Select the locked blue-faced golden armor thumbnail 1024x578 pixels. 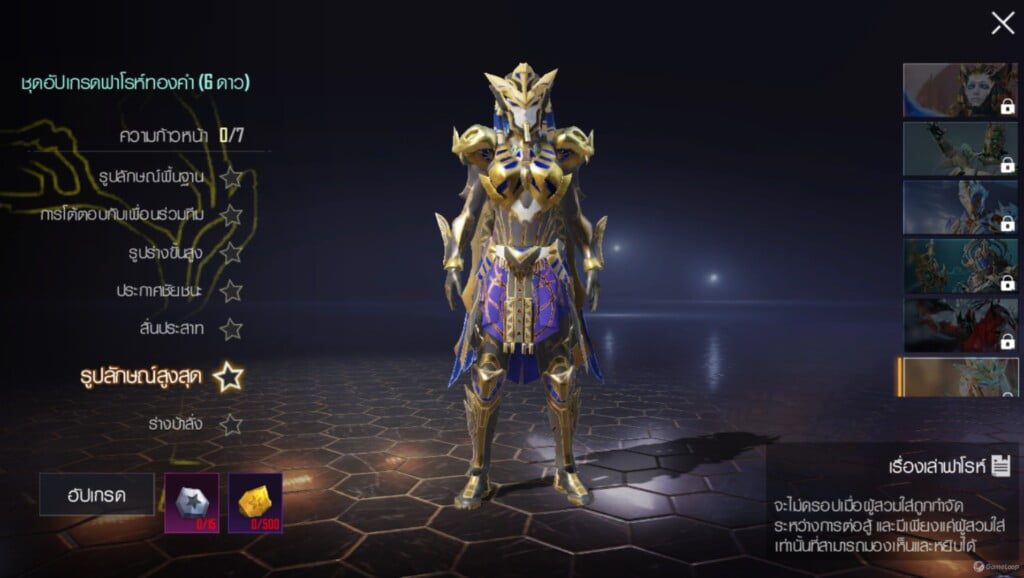(x=960, y=265)
